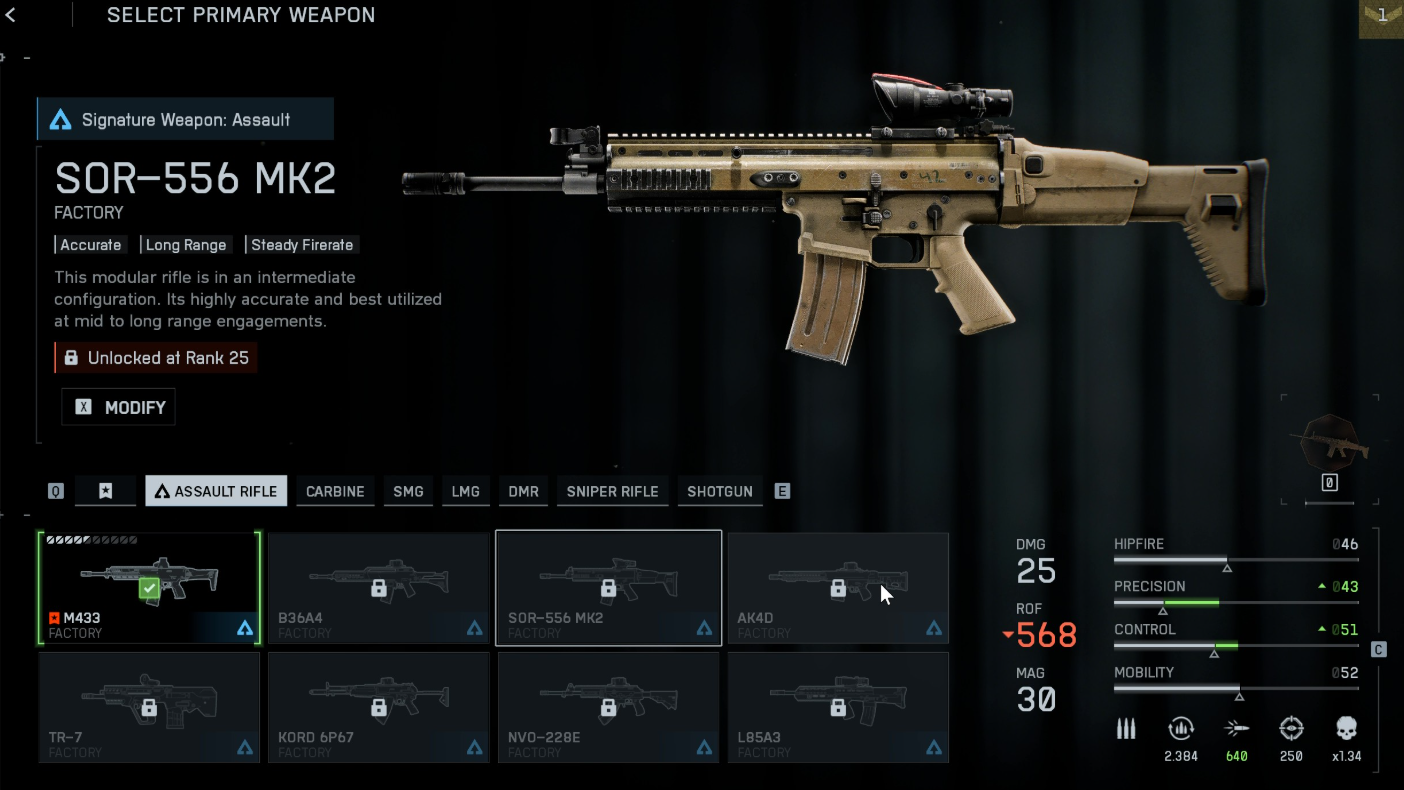Select the DMR category tab
The image size is (1404, 790).
click(x=523, y=491)
